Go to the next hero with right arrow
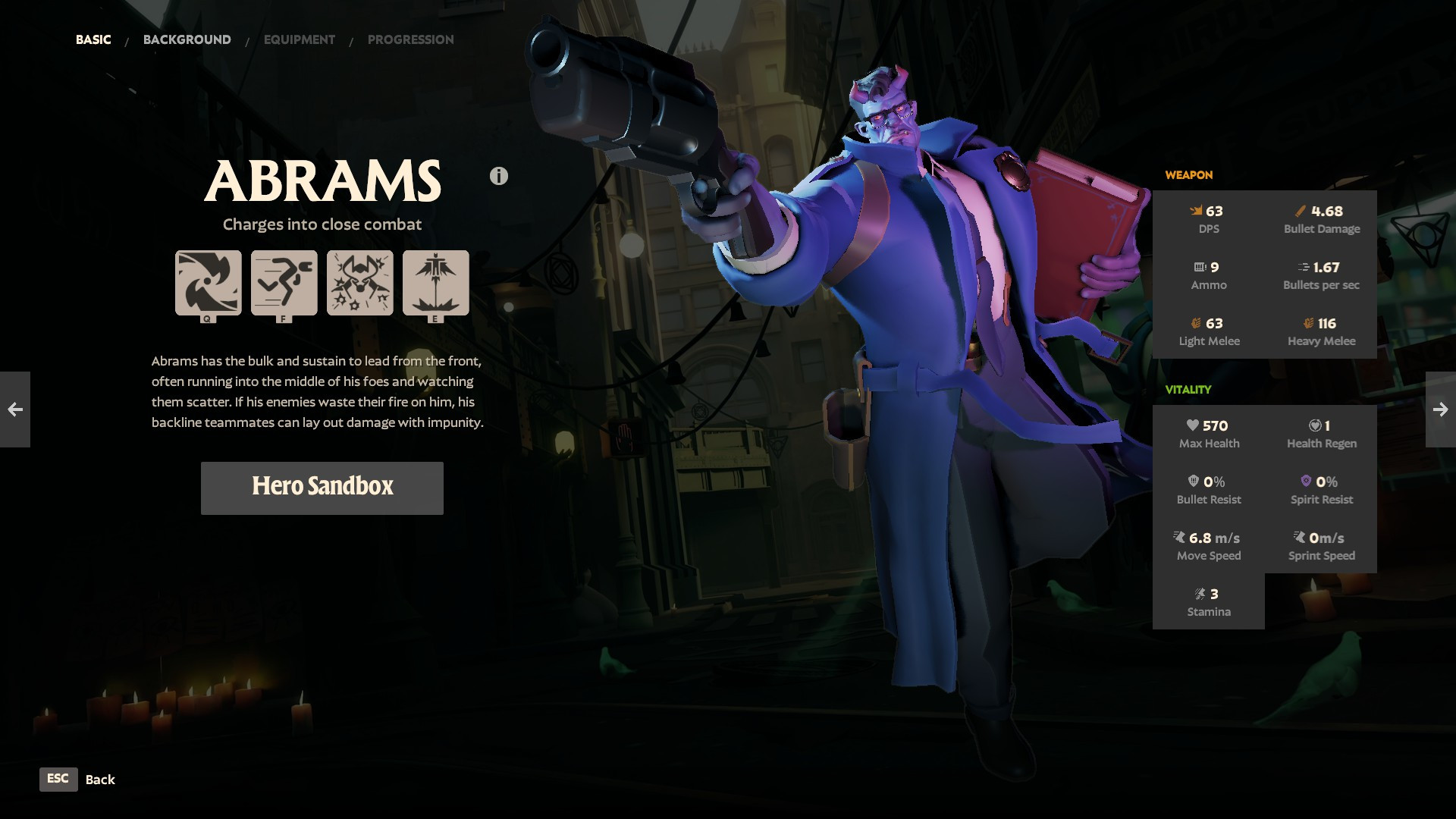1456x819 pixels. click(x=1441, y=409)
